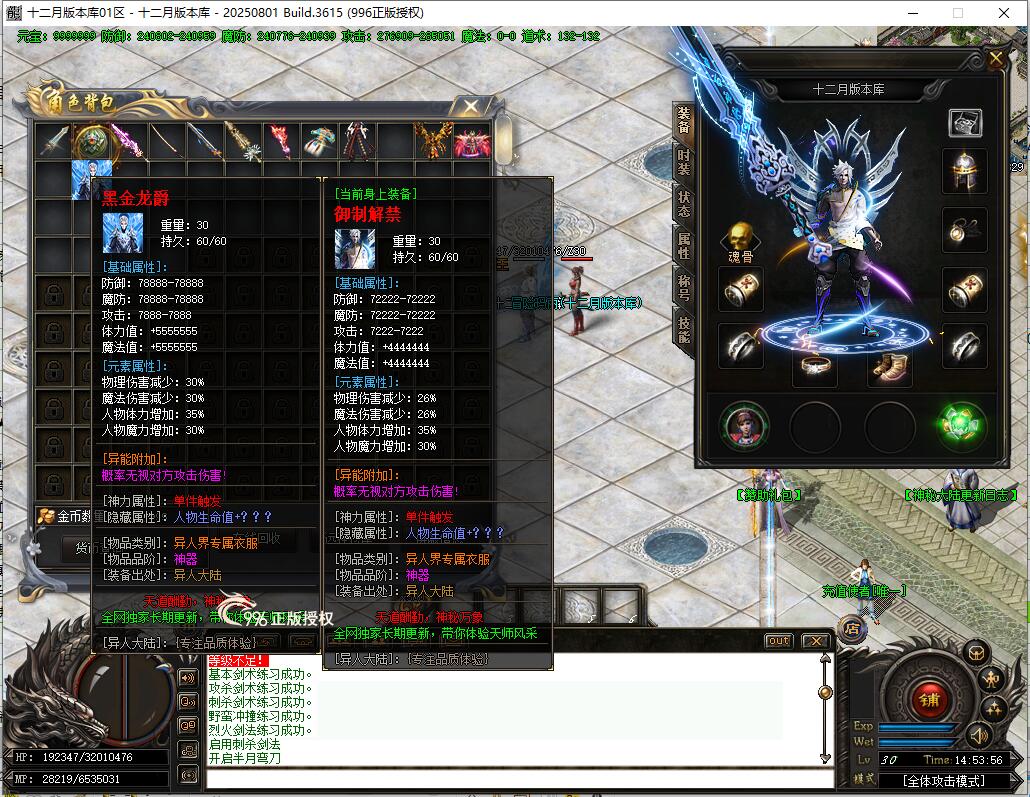Open the 技能 skills tab
This screenshot has height=797, width=1030.
pos(684,329)
